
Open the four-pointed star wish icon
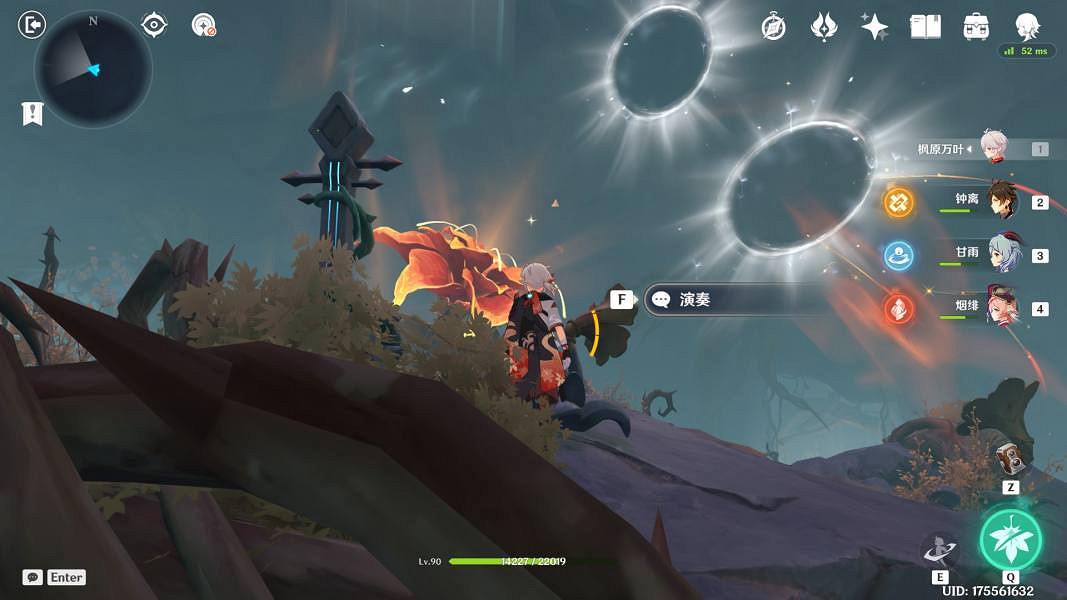875,27
